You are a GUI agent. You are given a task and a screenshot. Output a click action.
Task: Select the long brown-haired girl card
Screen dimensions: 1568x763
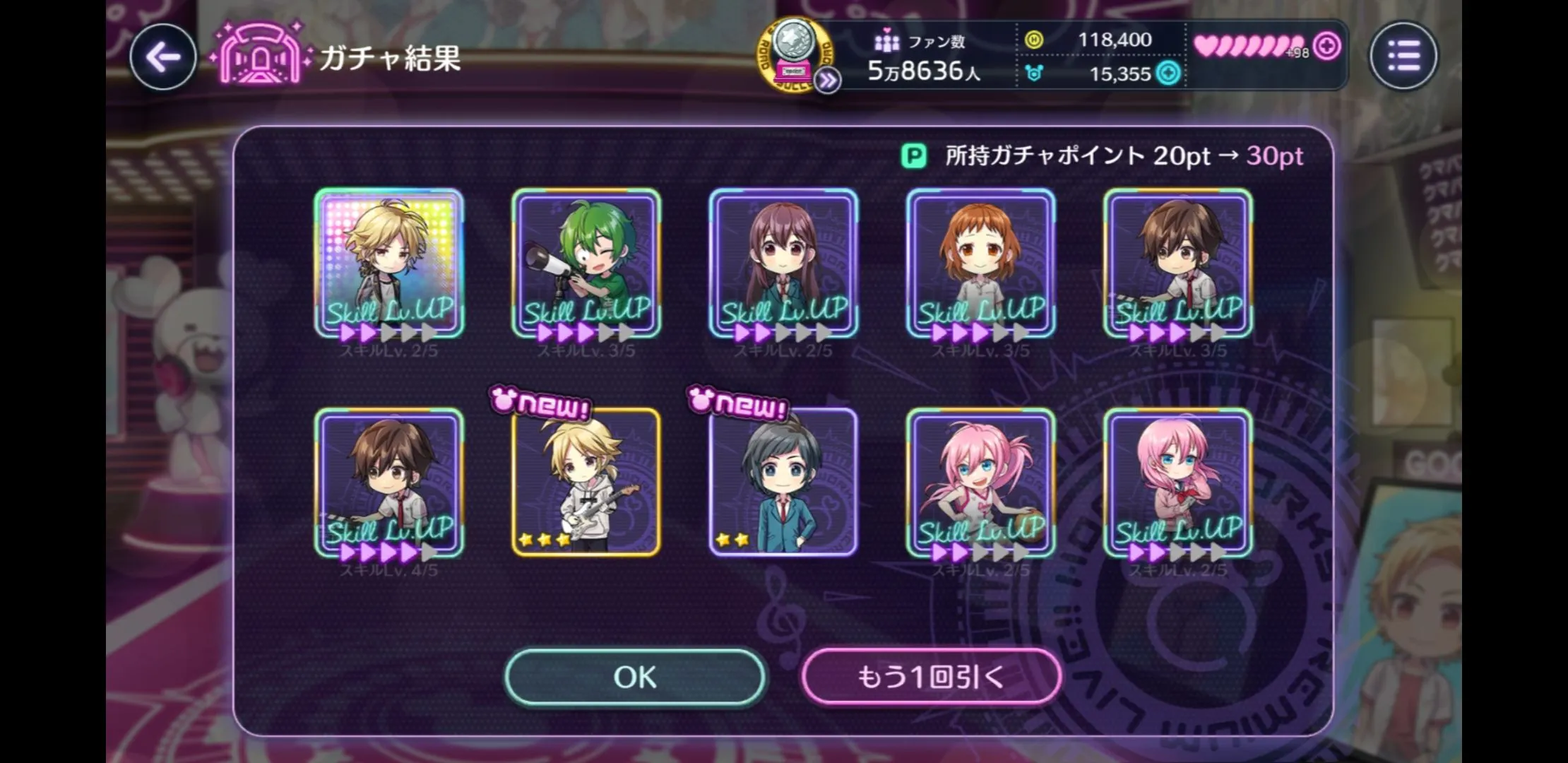pyautogui.click(x=783, y=263)
